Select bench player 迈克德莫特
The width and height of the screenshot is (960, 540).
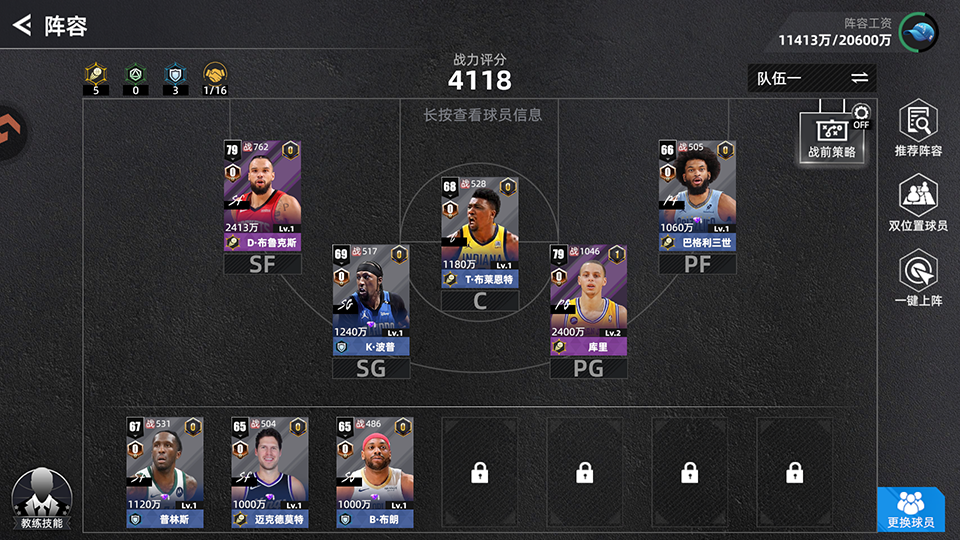[268, 472]
